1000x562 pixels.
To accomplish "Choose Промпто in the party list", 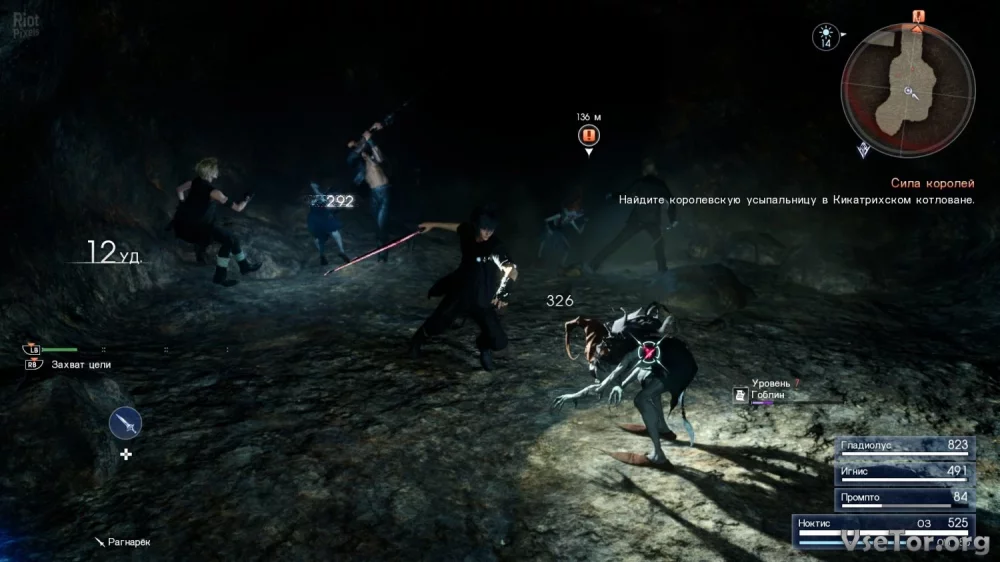I will point(904,497).
